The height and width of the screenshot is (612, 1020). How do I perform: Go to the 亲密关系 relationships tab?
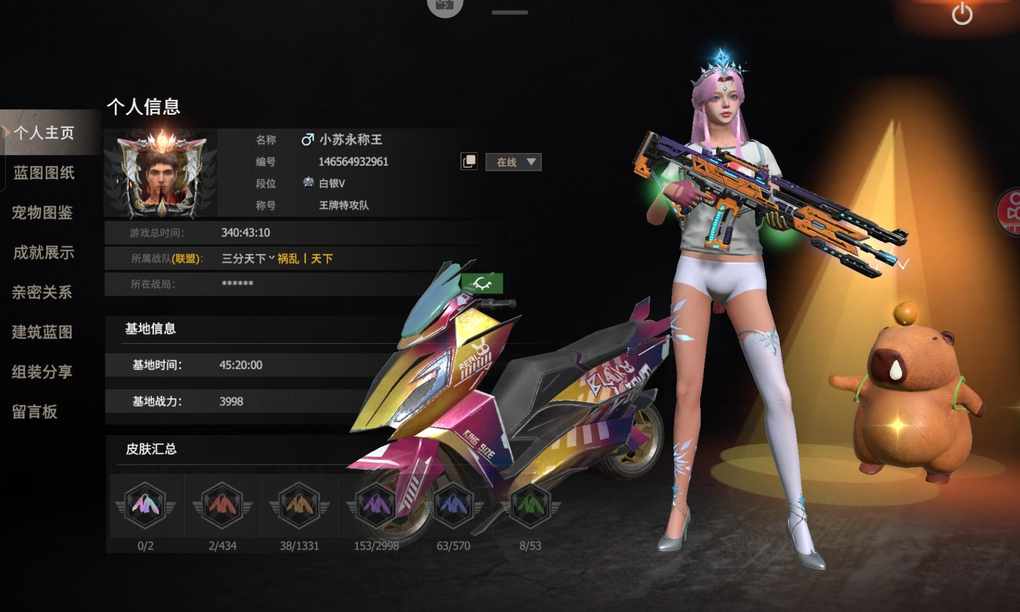click(44, 292)
